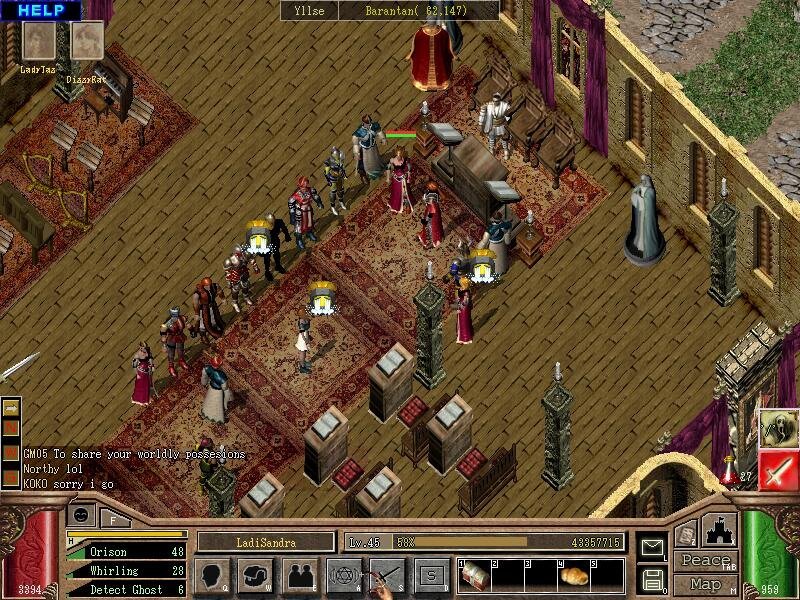Click the S button on the action bar
This screenshot has width=800, height=600.
point(431,576)
